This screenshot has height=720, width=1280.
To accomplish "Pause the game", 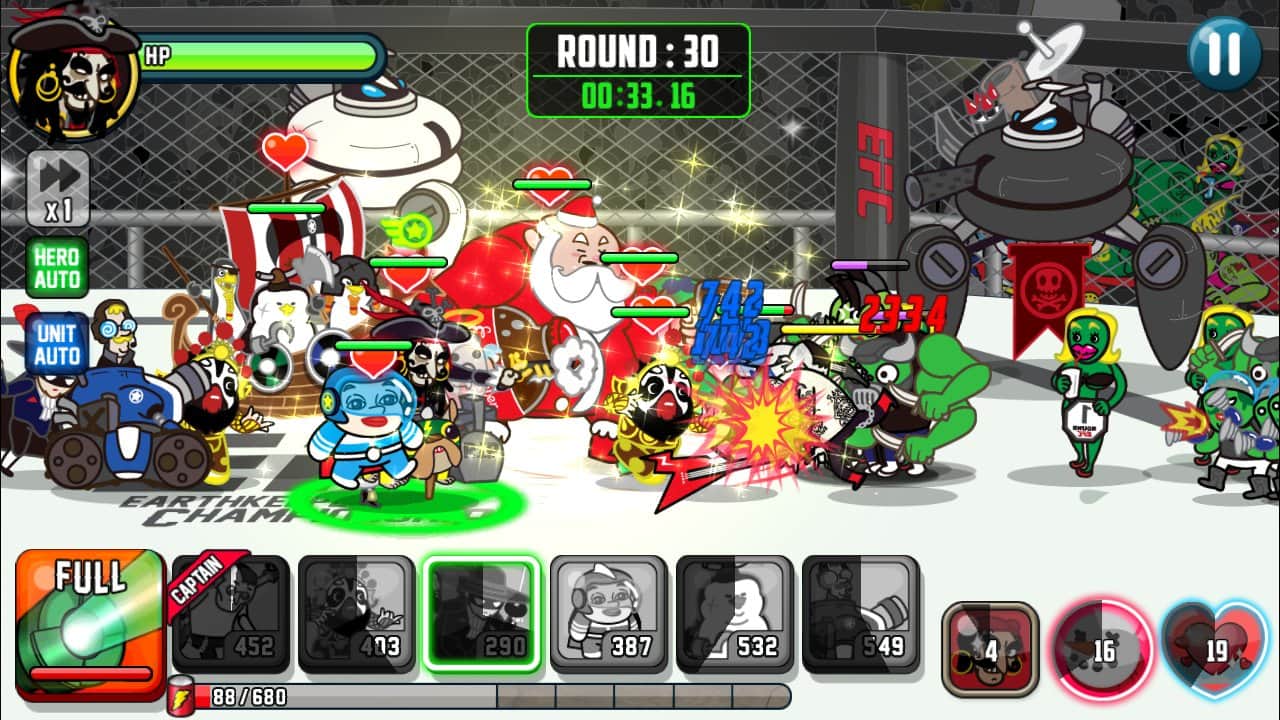I will click(x=1224, y=54).
